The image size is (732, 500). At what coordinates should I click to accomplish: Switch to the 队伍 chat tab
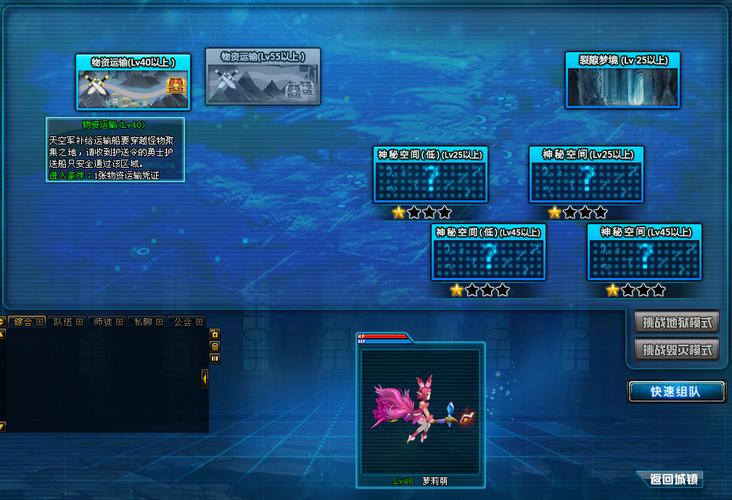click(67, 322)
